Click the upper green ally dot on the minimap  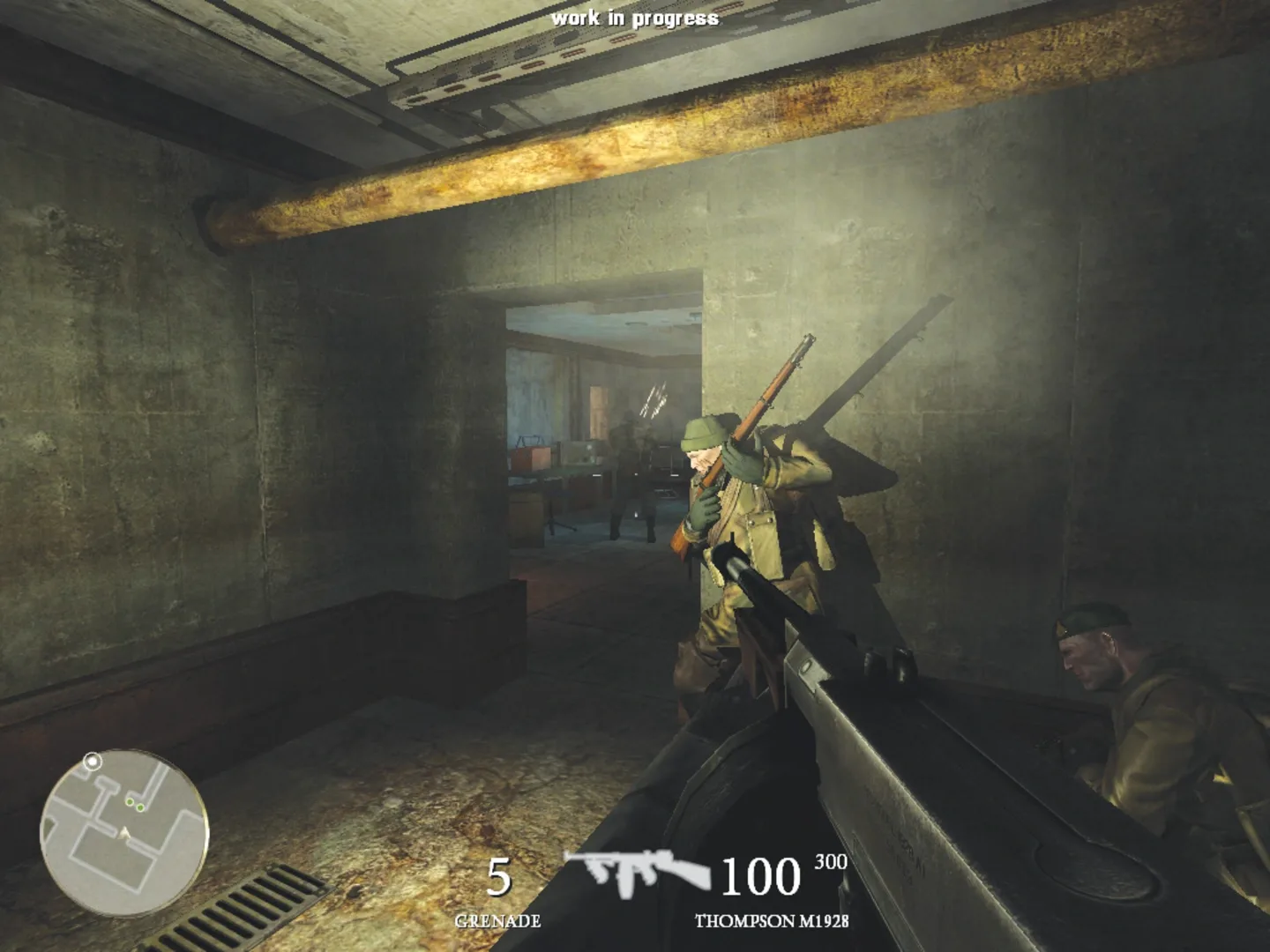point(130,802)
